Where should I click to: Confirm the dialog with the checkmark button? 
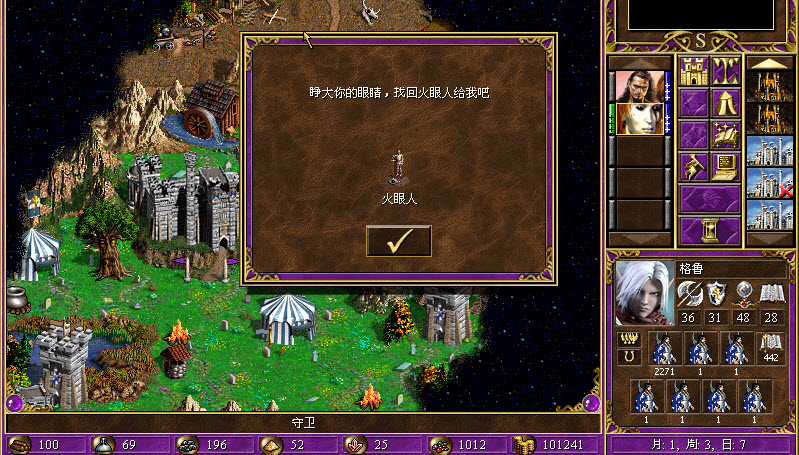coord(398,241)
